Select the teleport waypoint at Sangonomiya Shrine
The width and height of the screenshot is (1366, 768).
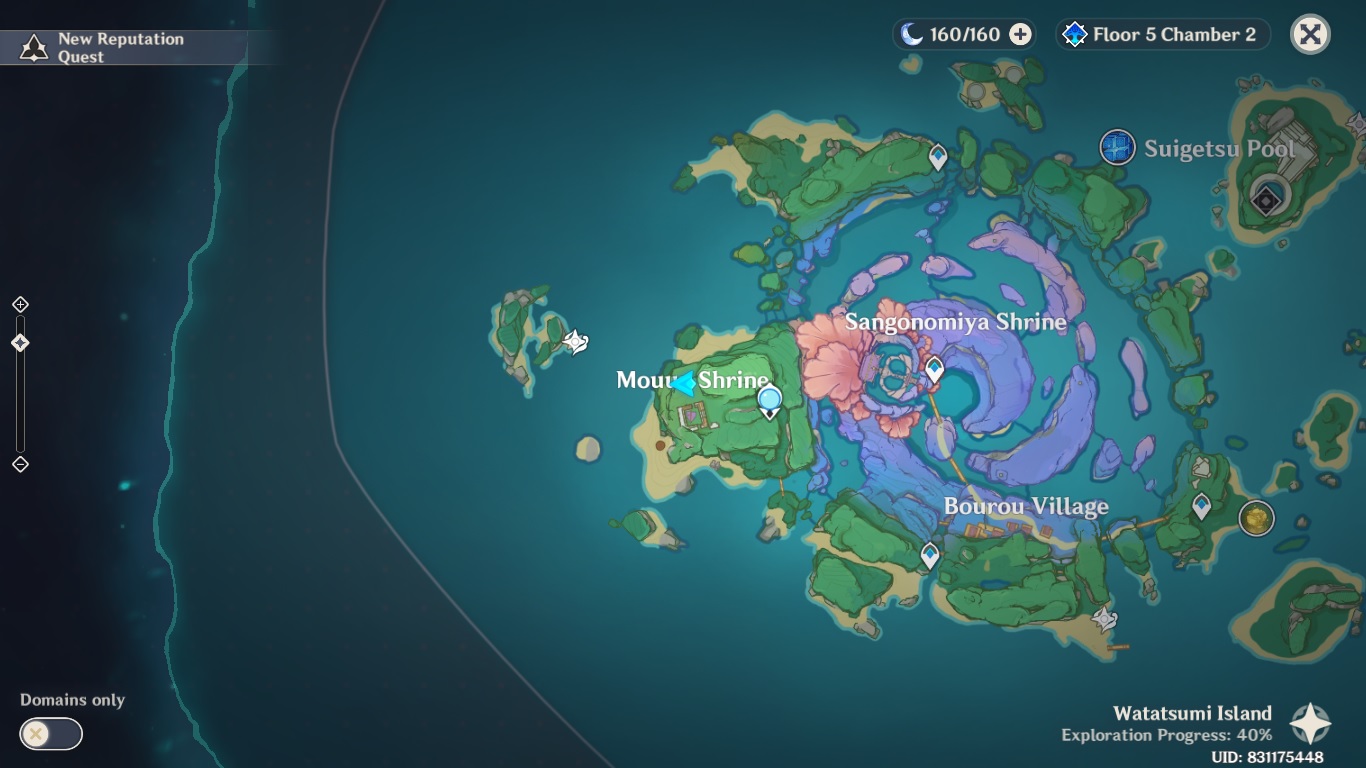click(934, 370)
